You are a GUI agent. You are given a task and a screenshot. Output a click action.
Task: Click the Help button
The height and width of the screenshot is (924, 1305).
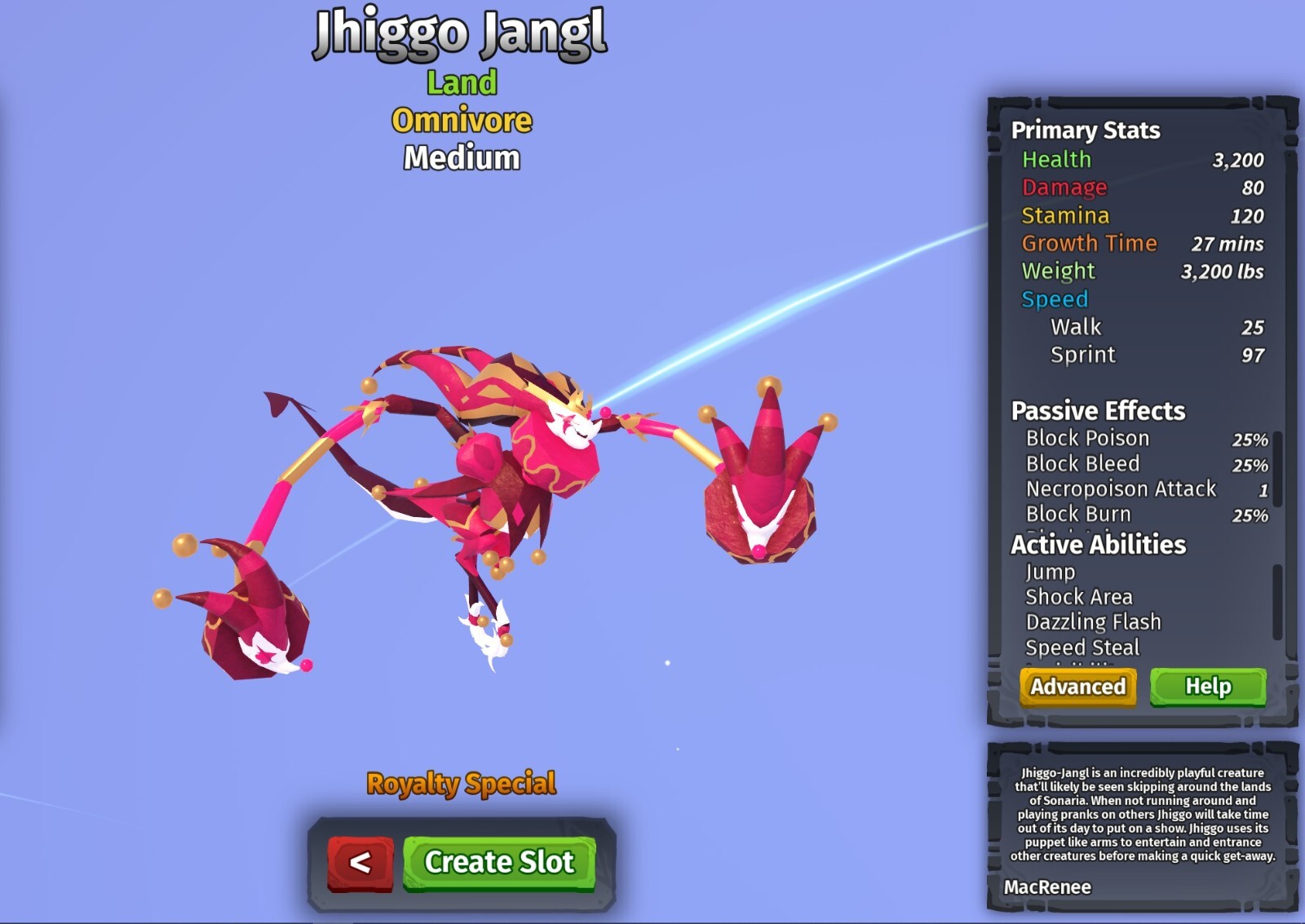[1210, 687]
